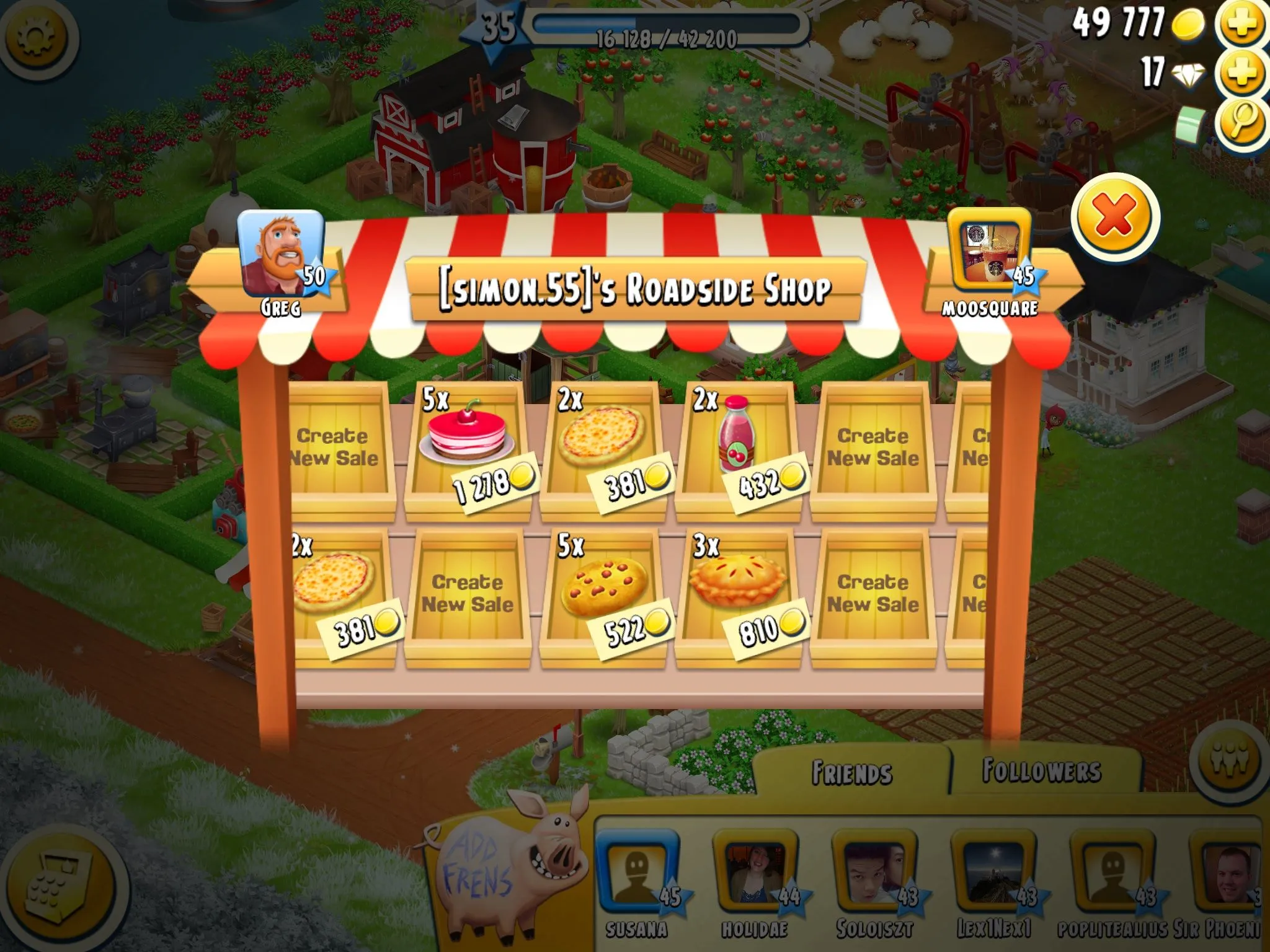This screenshot has height=952, width=1270.
Task: Open the settings gear menu
Action: point(37,38)
